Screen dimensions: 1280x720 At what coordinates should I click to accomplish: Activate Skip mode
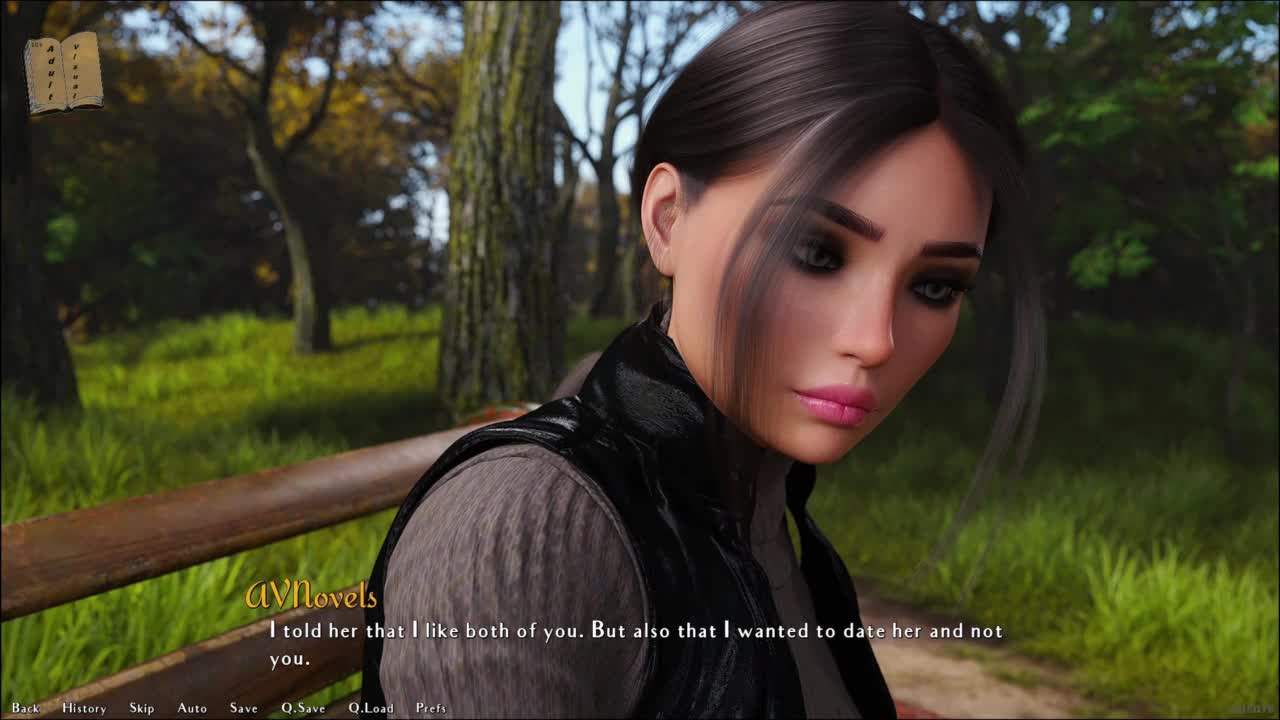pos(142,708)
